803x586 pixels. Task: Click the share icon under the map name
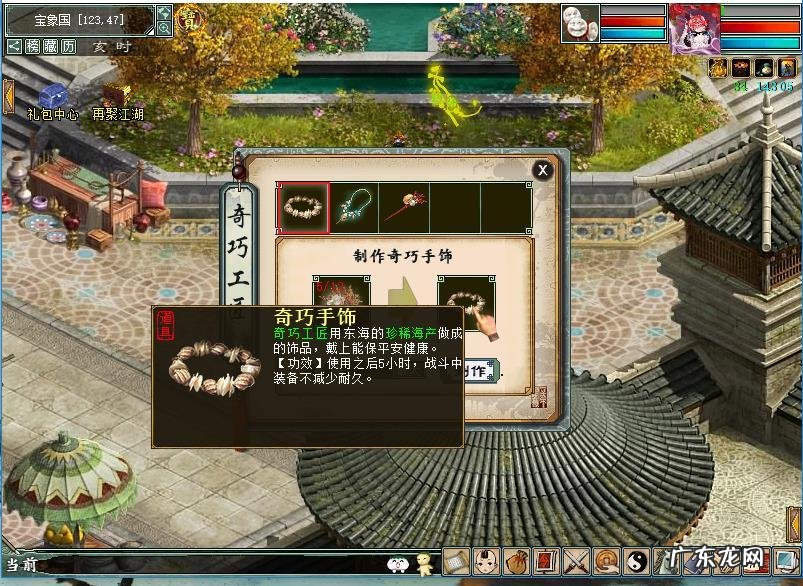(x=14, y=47)
